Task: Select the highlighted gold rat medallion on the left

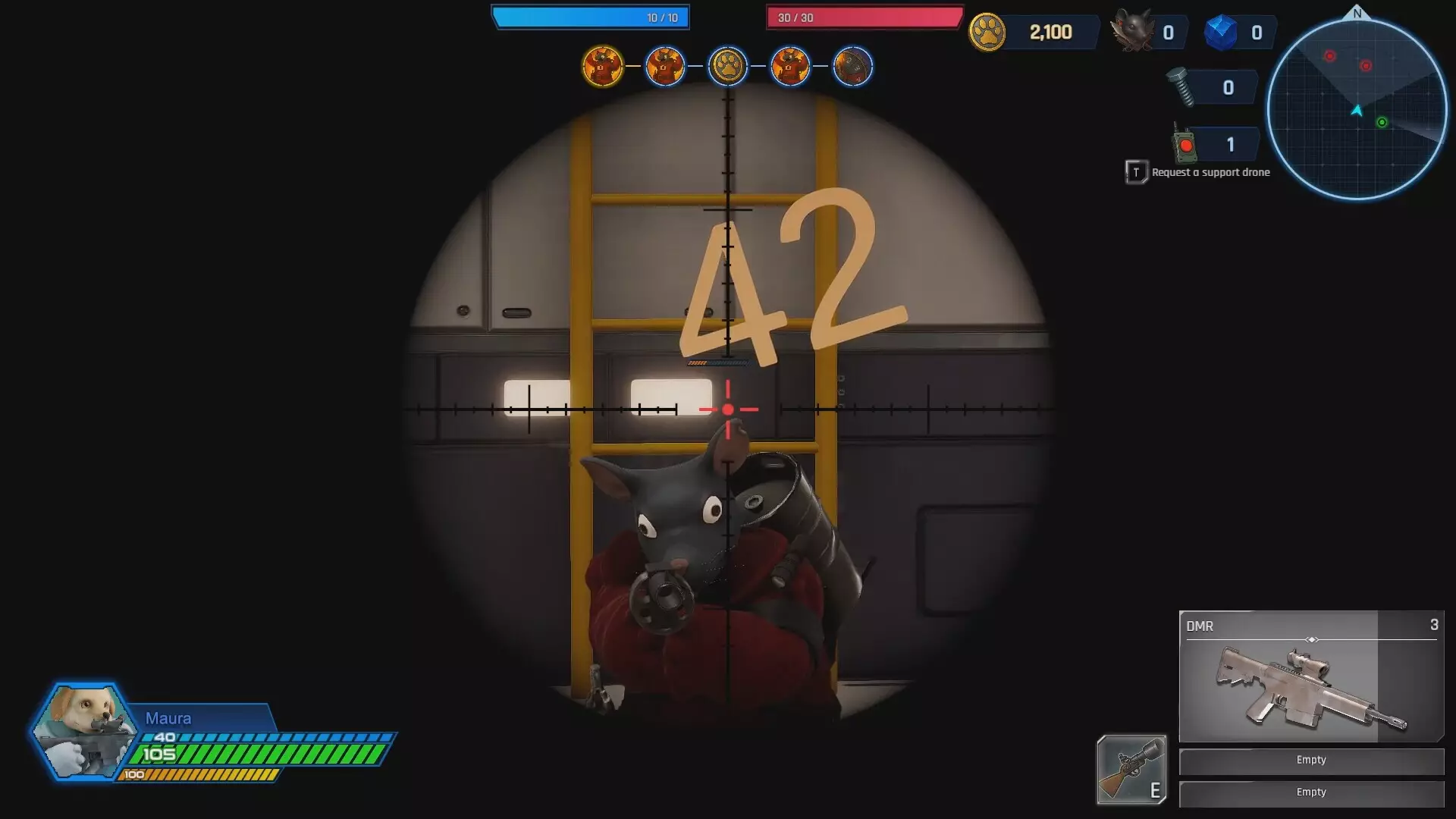Action: (603, 66)
